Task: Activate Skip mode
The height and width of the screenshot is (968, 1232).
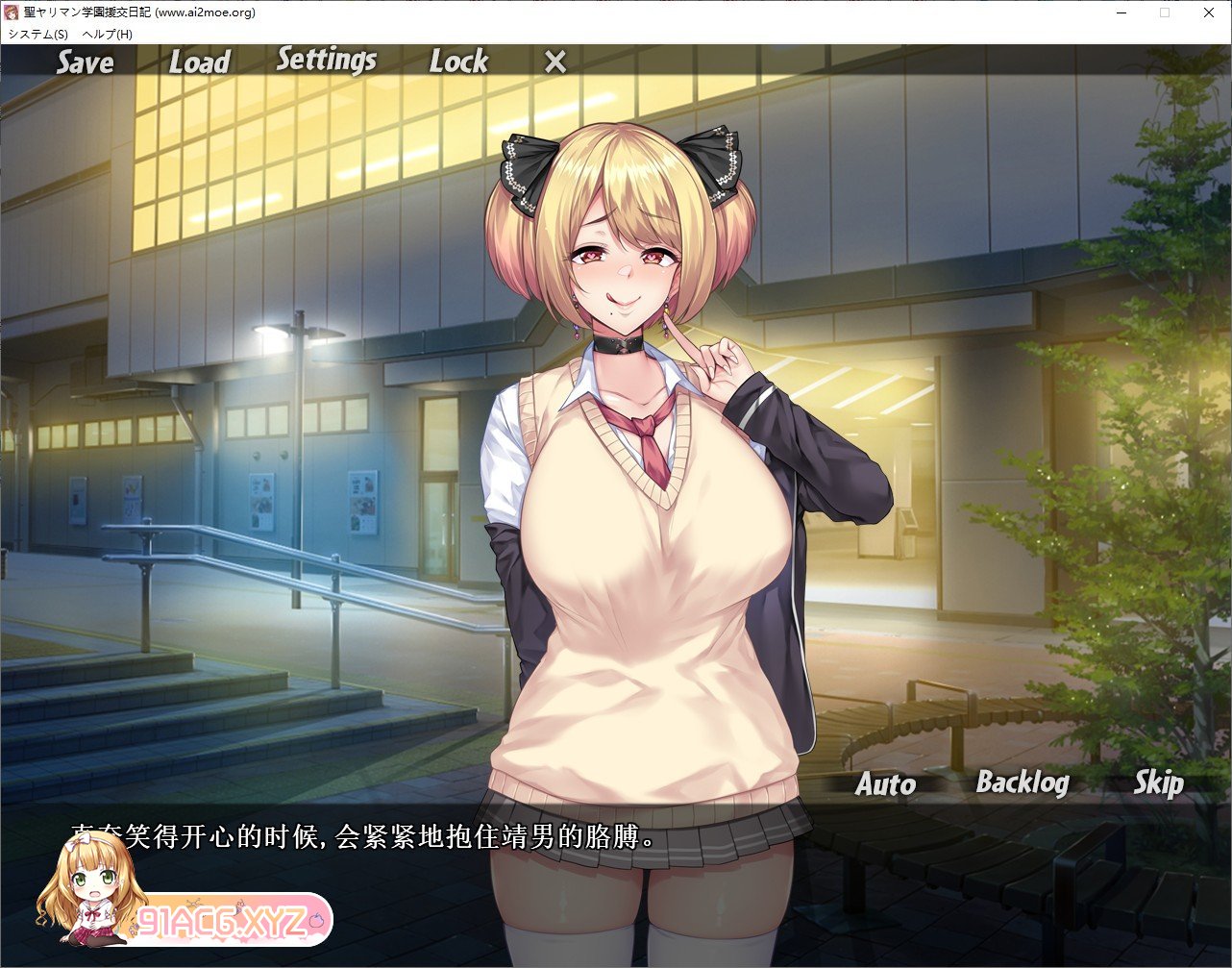Action: click(x=1157, y=782)
